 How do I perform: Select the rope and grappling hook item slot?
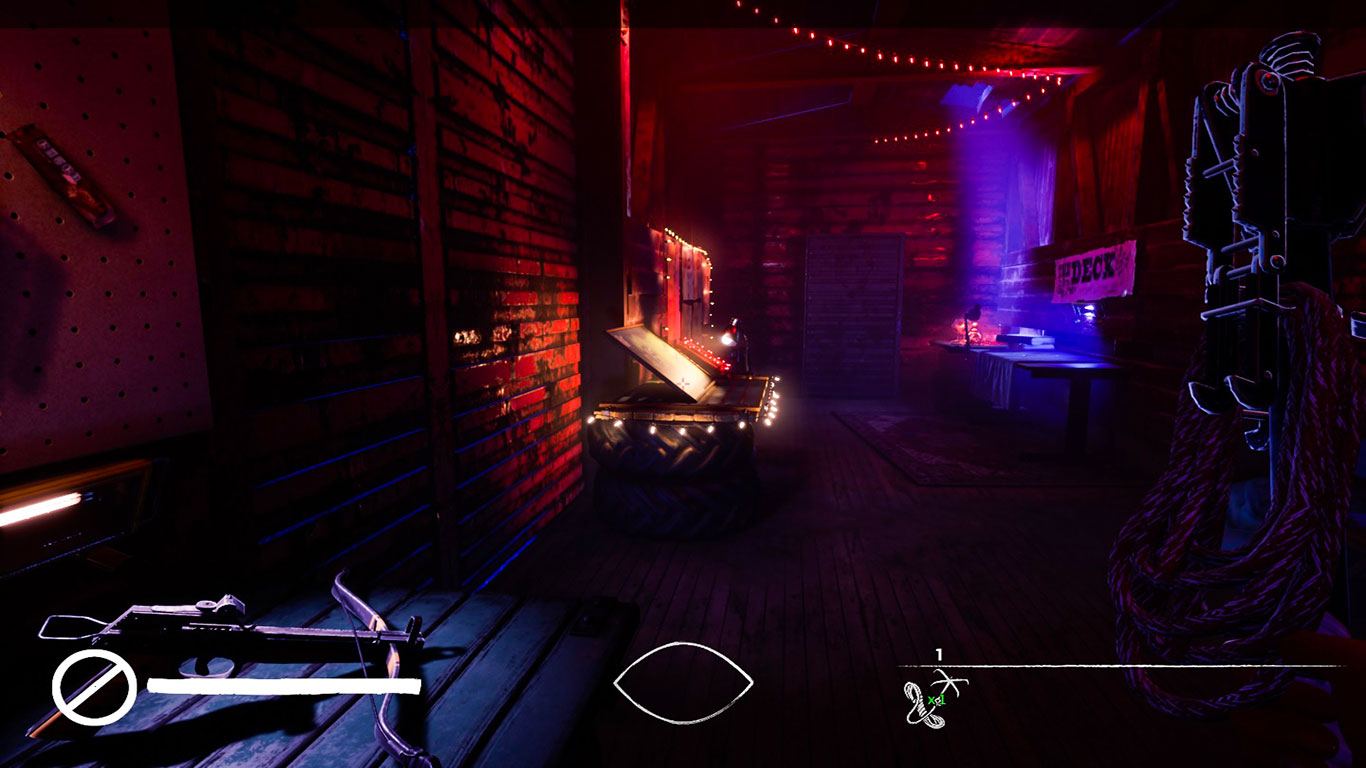pyautogui.click(x=932, y=699)
